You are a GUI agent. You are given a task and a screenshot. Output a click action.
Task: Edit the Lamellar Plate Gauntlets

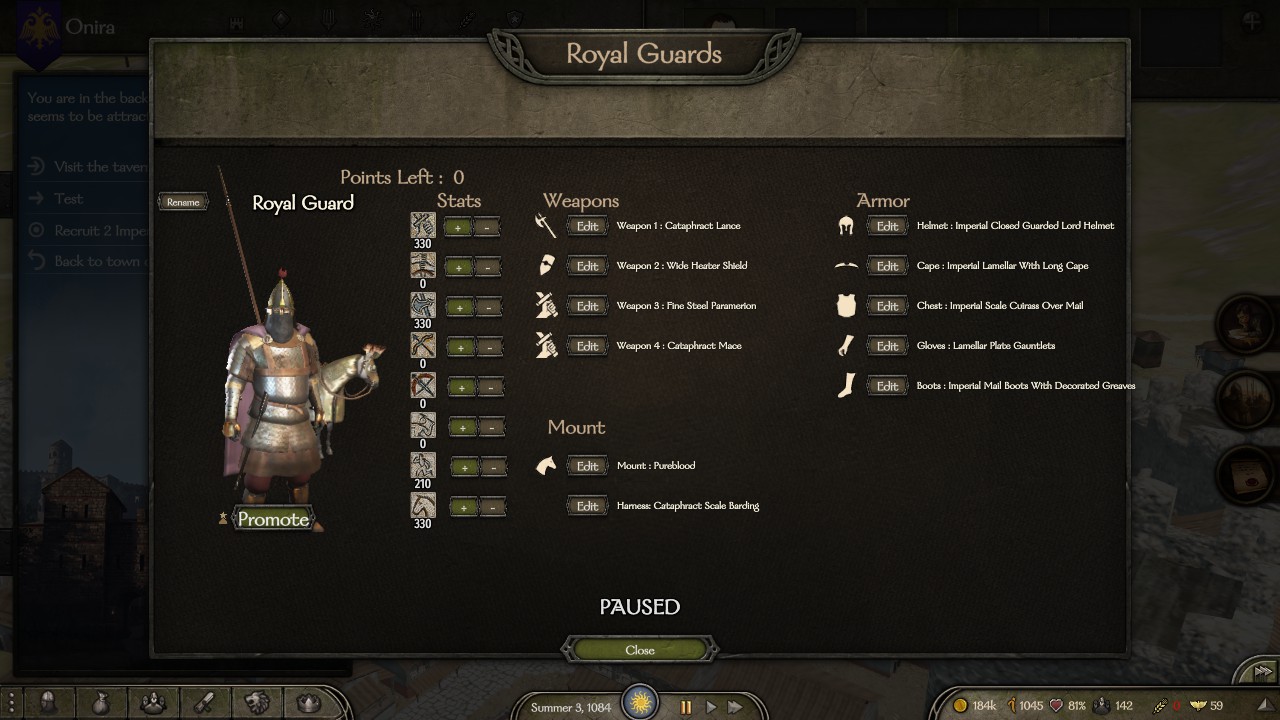[x=887, y=346]
